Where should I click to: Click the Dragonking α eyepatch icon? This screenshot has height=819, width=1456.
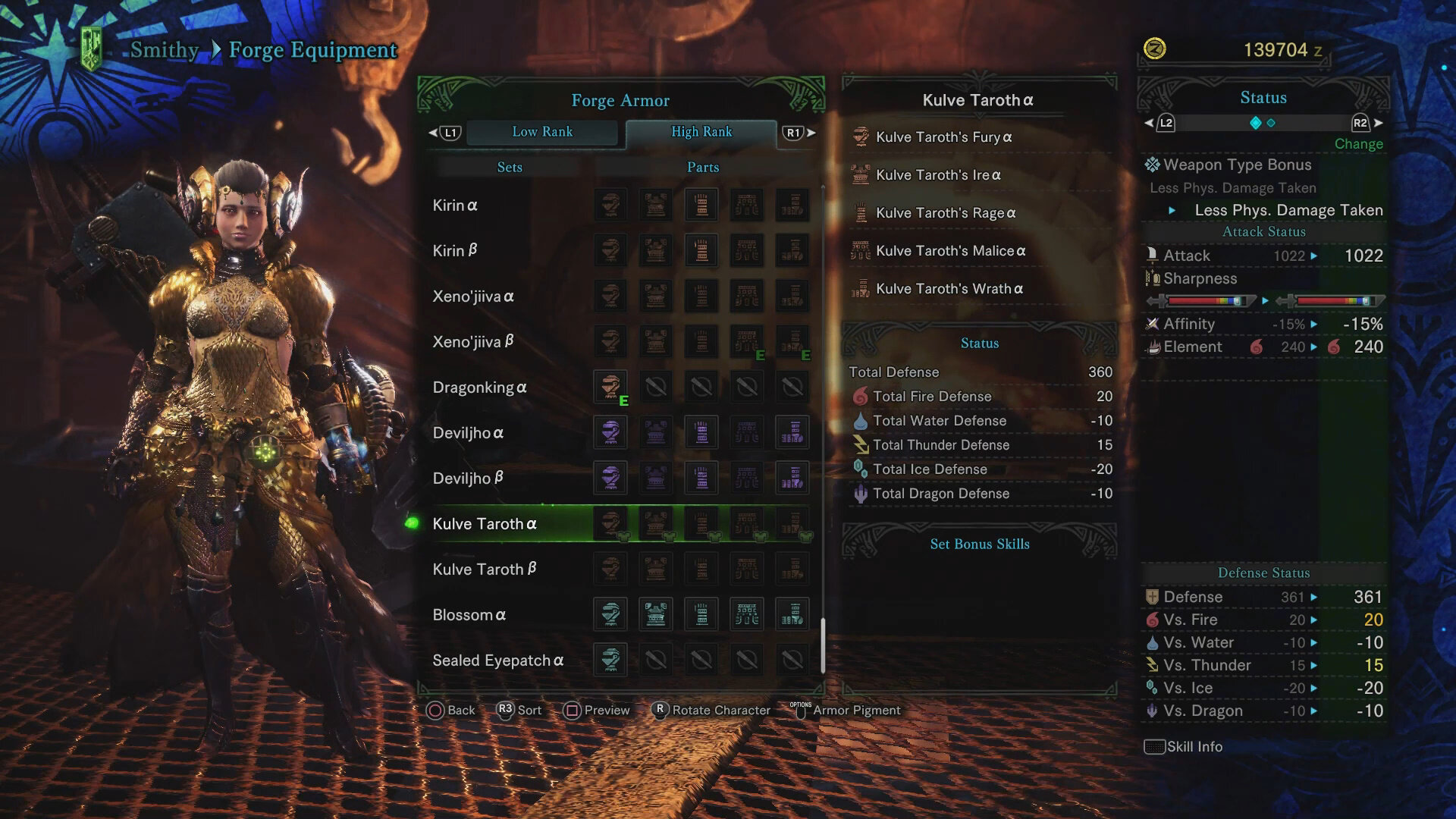(x=610, y=387)
